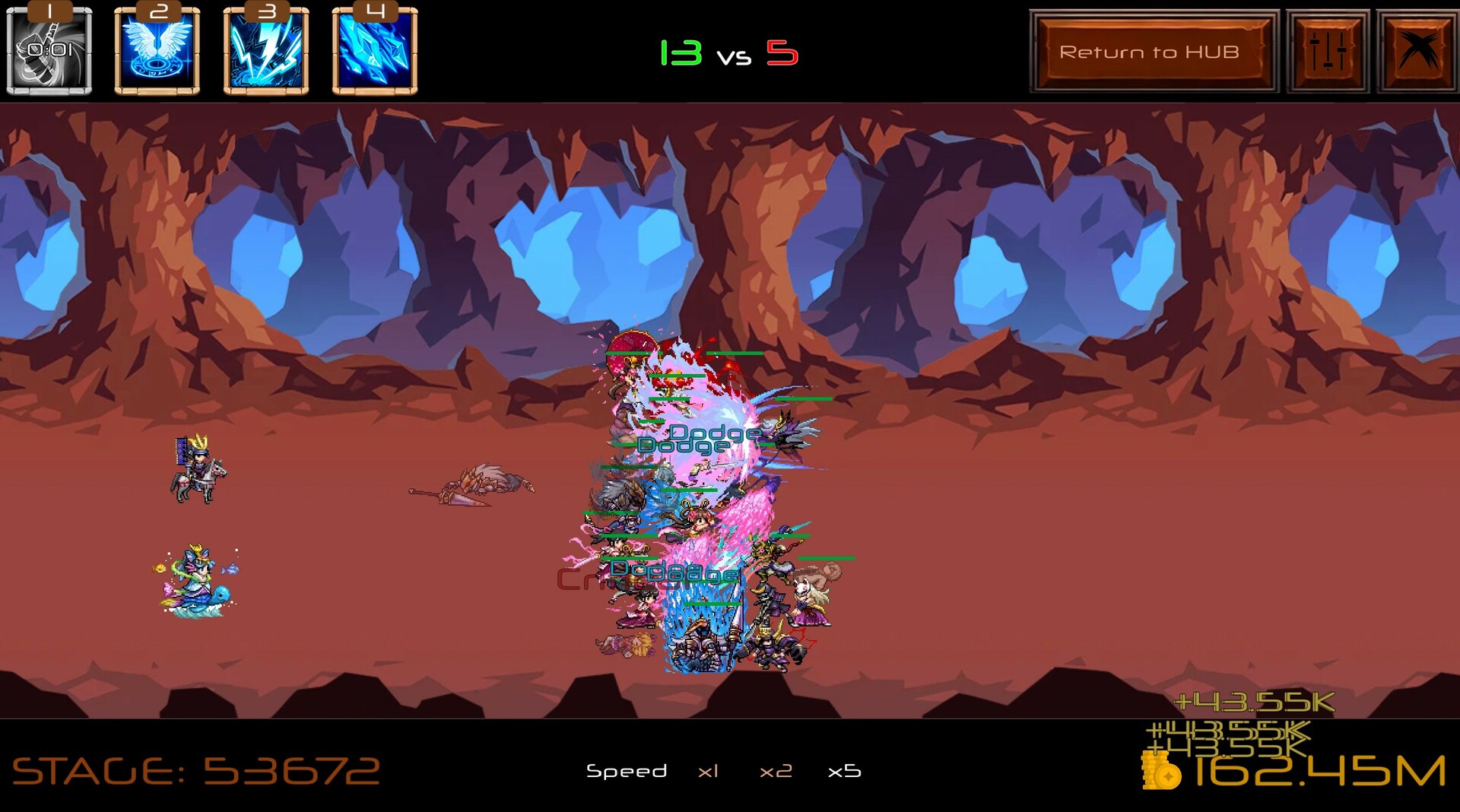
Task: Click the Speed label at bottom center
Action: [627, 770]
